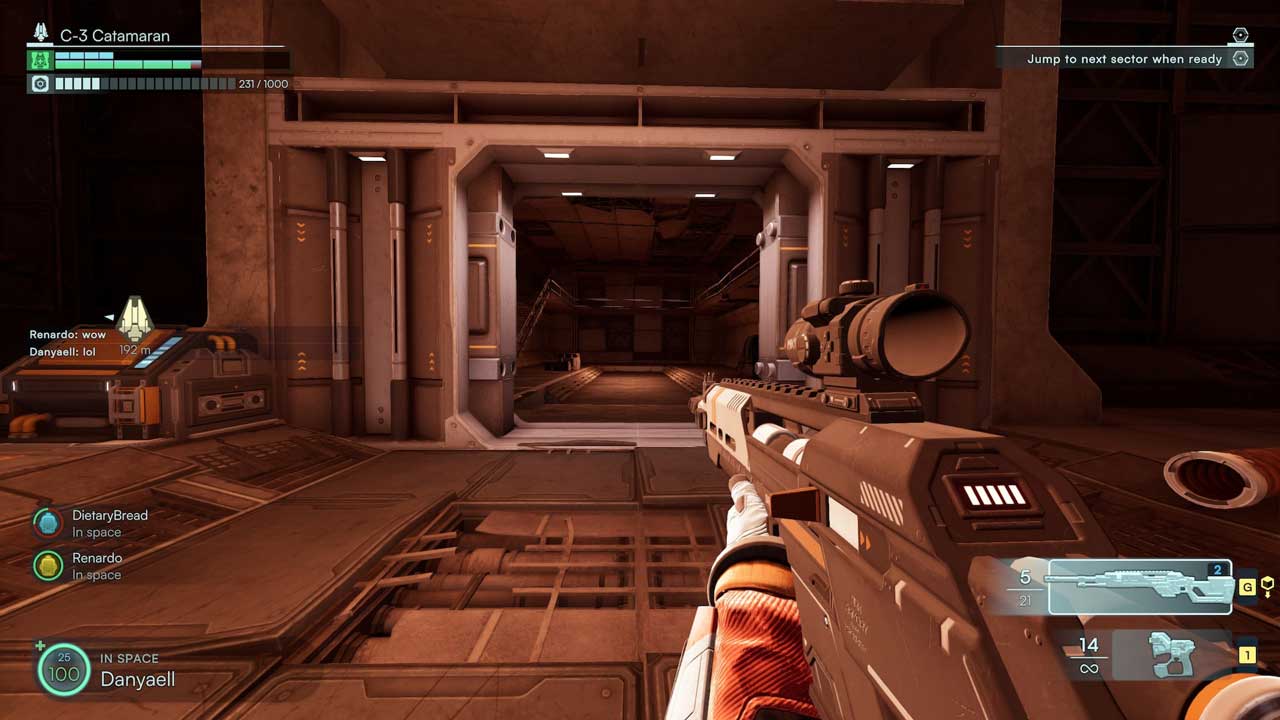Click DietaryBread's teammate portrait
Image resolution: width=1280 pixels, height=720 pixels.
(x=47, y=523)
